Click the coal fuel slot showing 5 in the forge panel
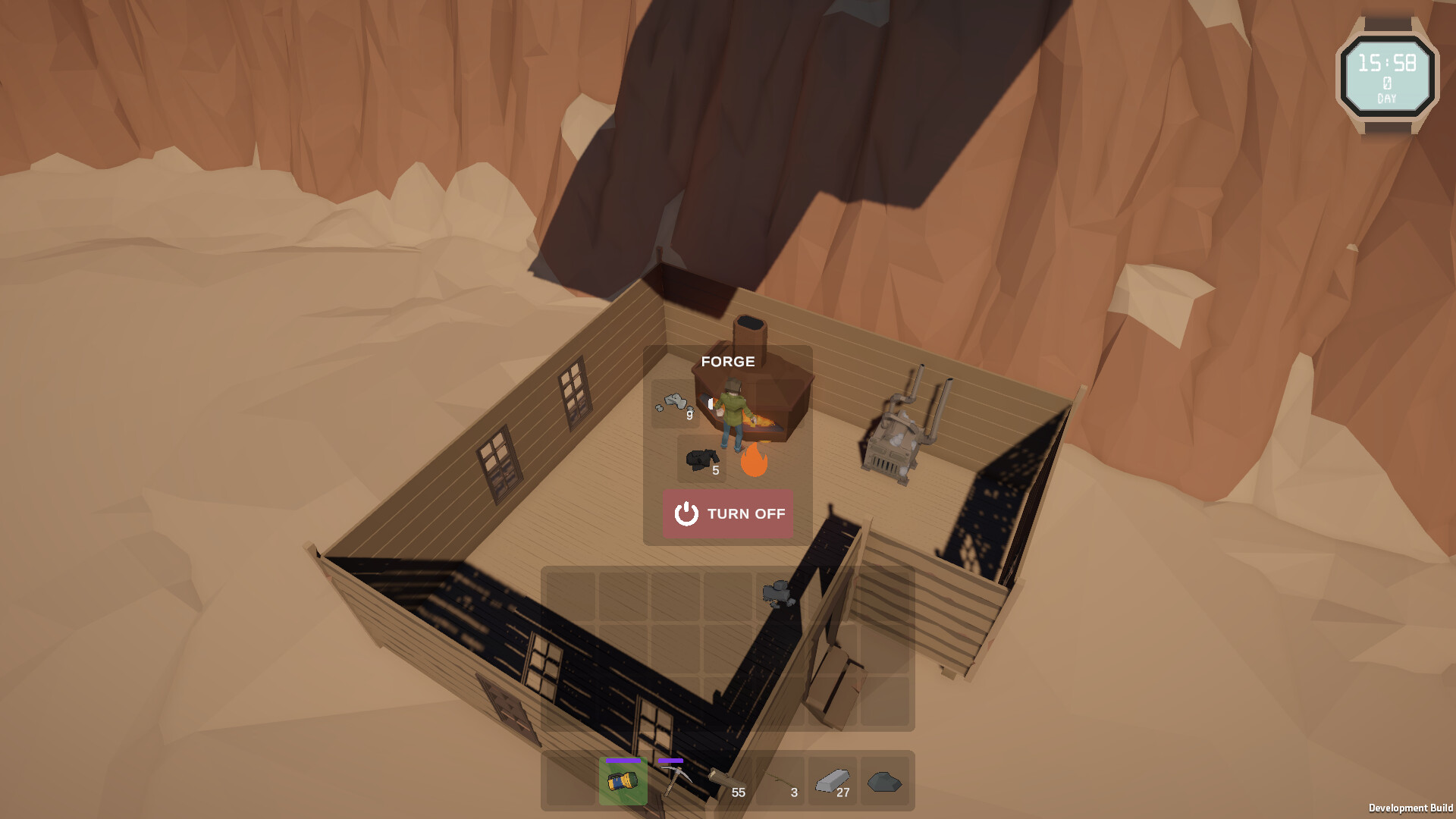This screenshot has height=819, width=1456. pyautogui.click(x=702, y=460)
